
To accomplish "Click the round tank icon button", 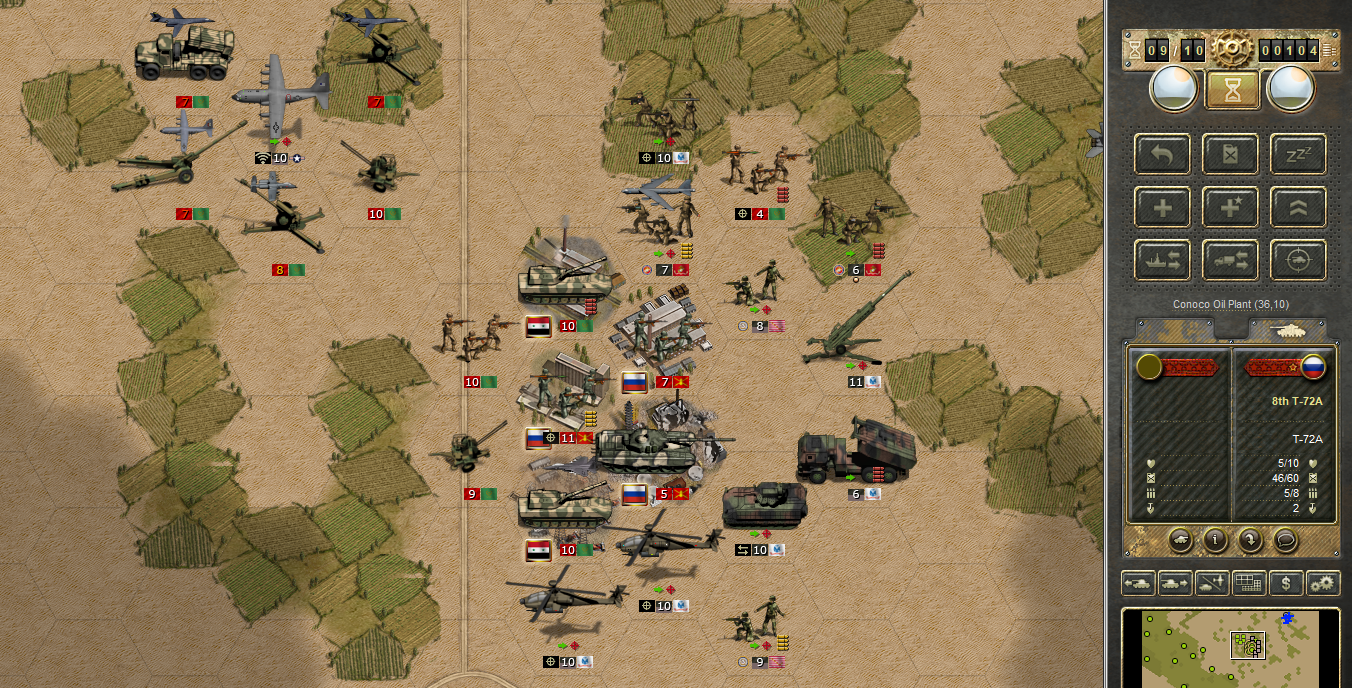I will tap(1181, 539).
